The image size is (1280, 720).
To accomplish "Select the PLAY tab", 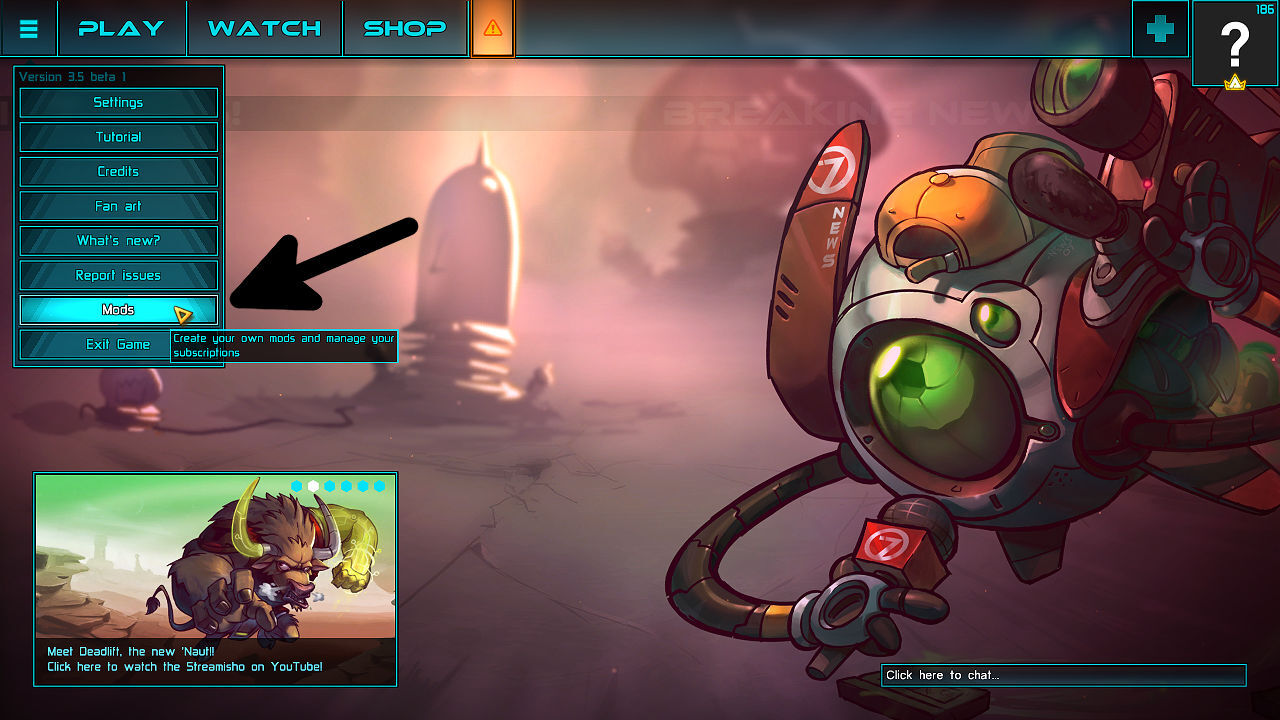I will [x=122, y=28].
